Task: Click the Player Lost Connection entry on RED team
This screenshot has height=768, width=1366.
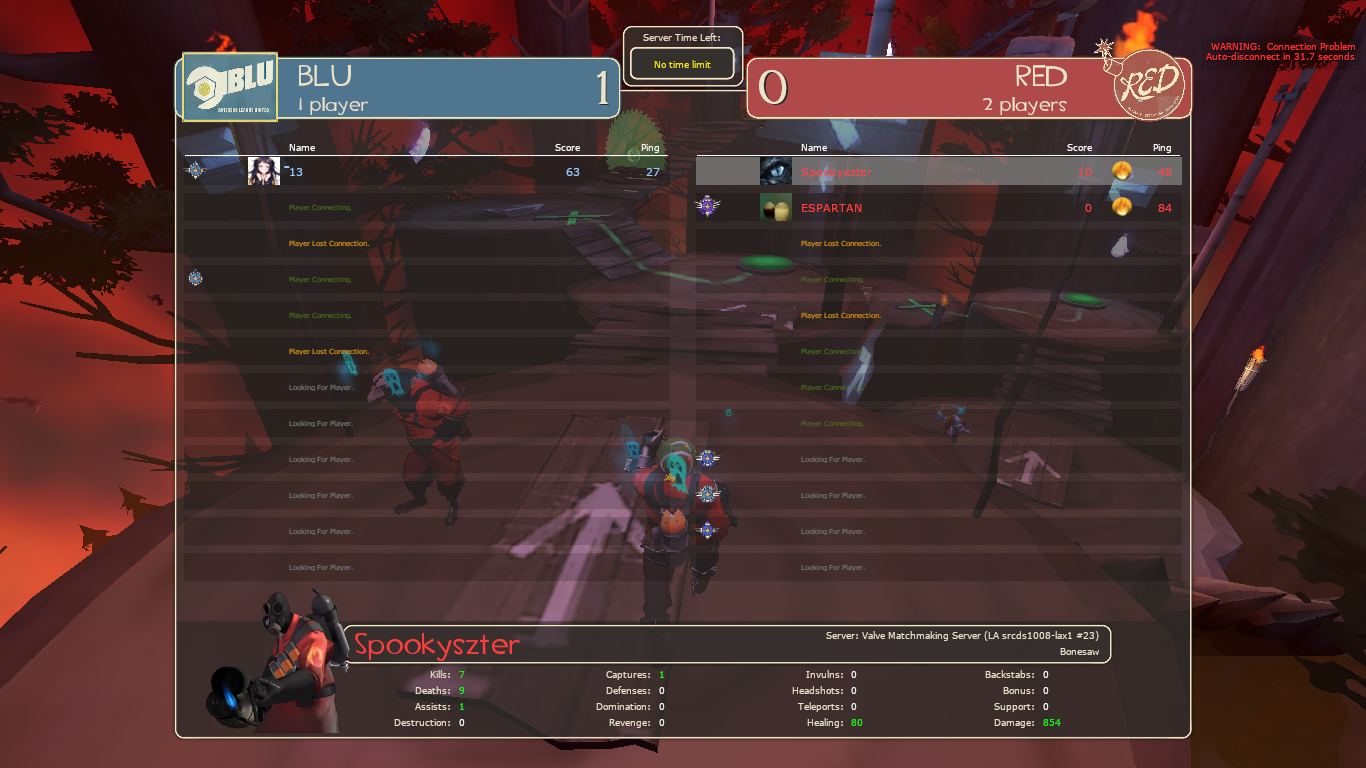Action: (840, 243)
